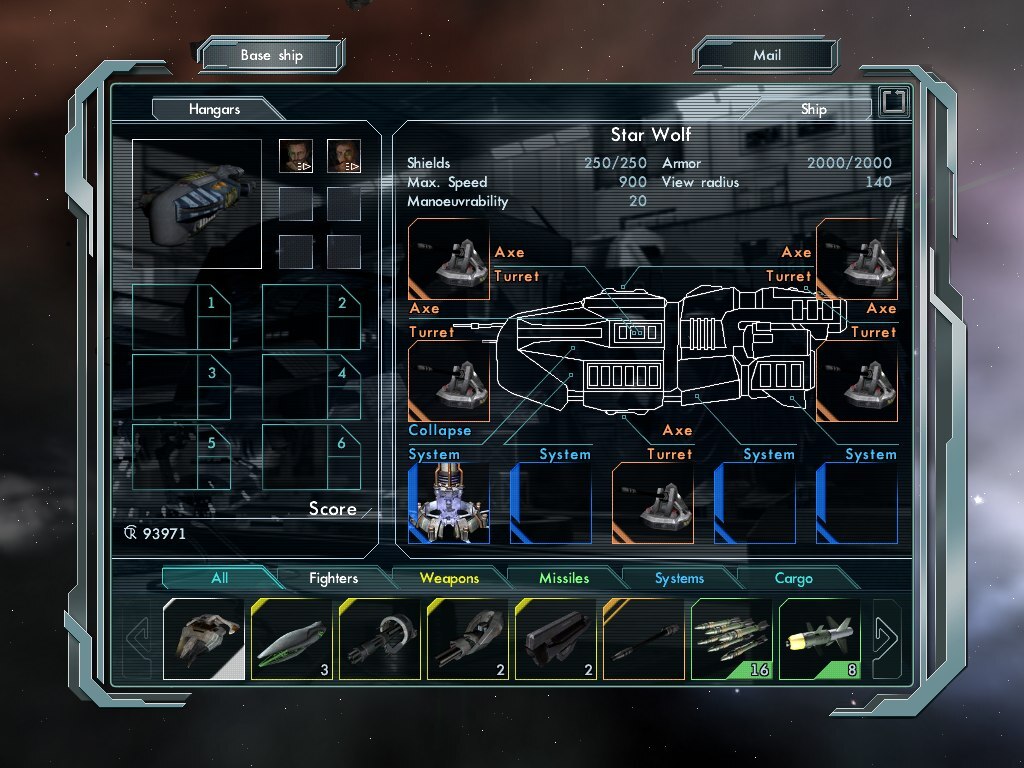Show All items in inventory
1024x768 pixels.
(219, 578)
